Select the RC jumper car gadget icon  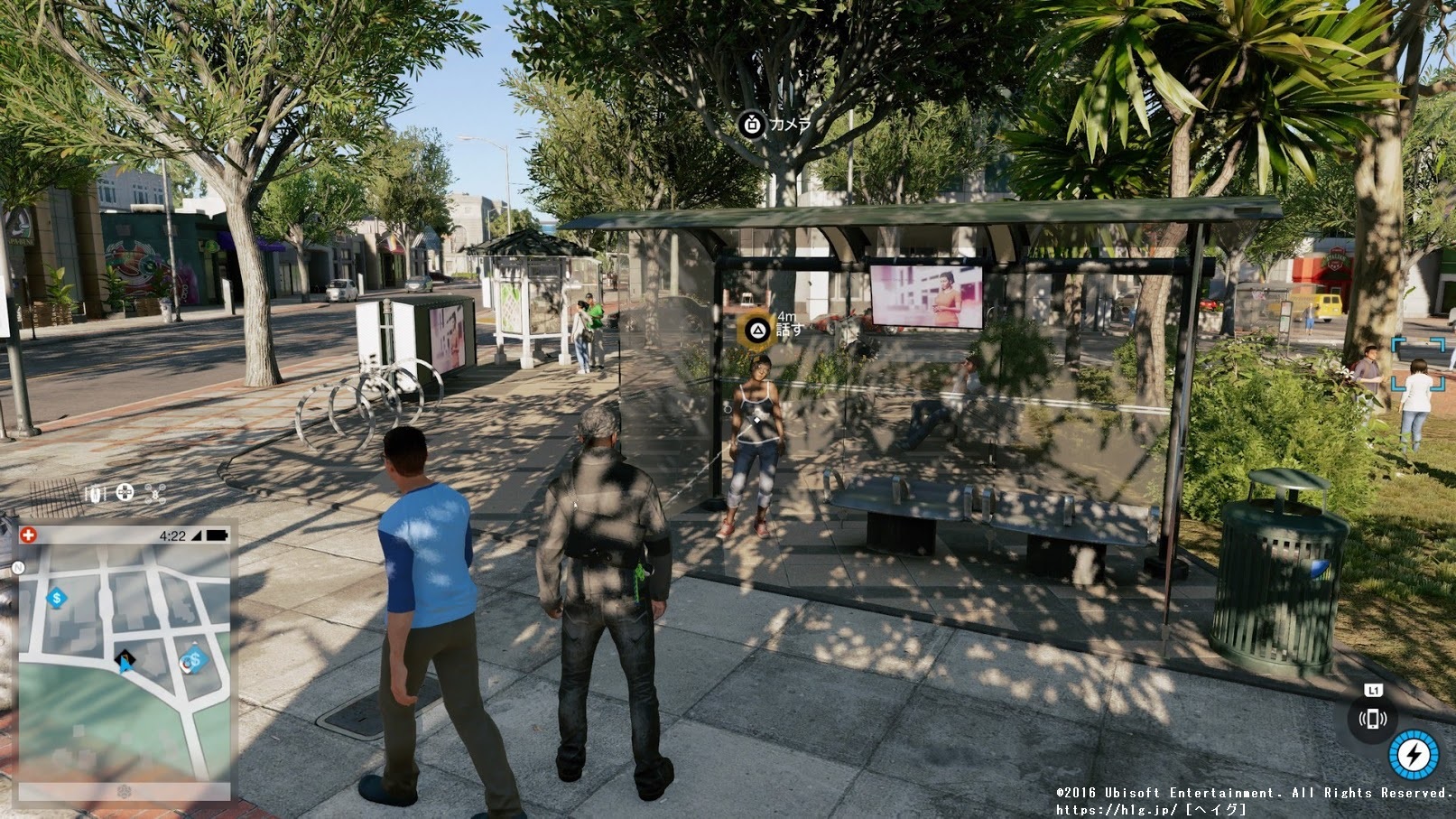point(96,493)
